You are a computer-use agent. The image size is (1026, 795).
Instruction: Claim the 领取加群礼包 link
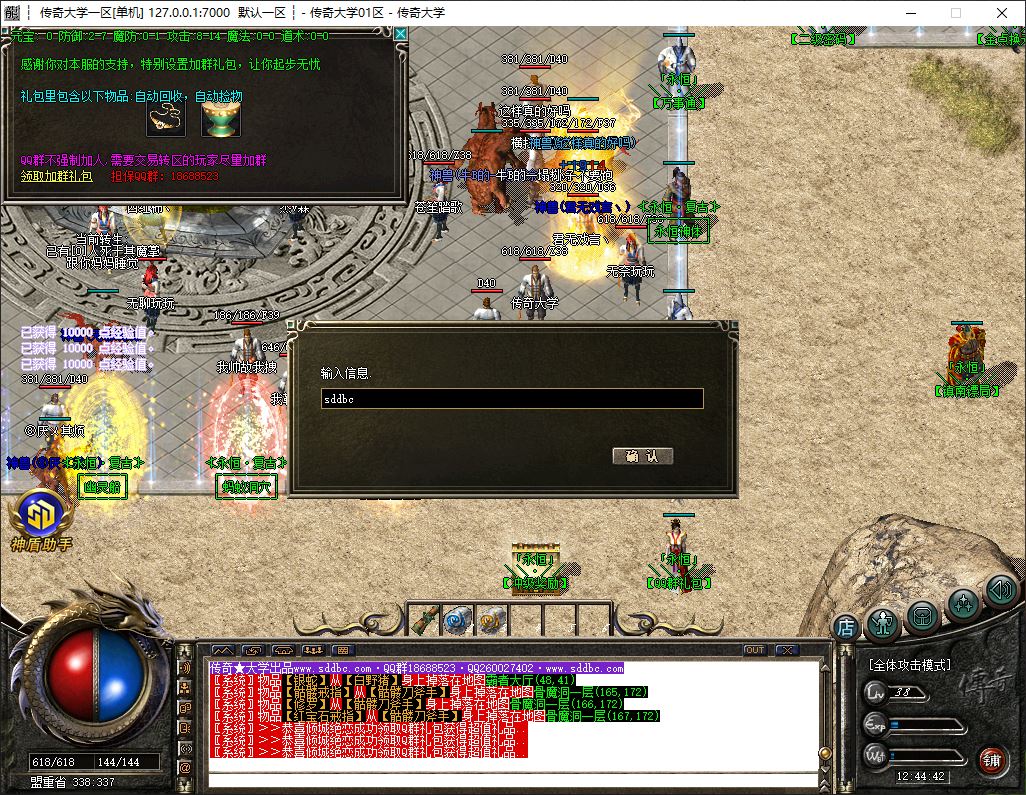pos(57,176)
